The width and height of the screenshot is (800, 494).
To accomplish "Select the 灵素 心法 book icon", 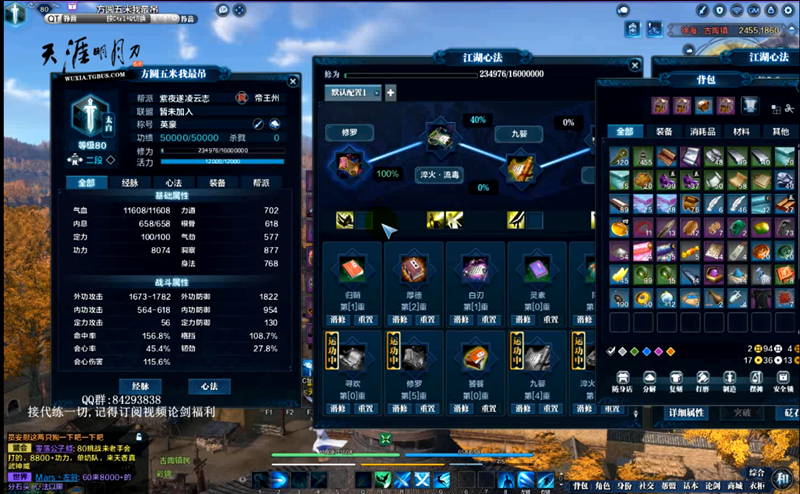I will pyautogui.click(x=537, y=270).
